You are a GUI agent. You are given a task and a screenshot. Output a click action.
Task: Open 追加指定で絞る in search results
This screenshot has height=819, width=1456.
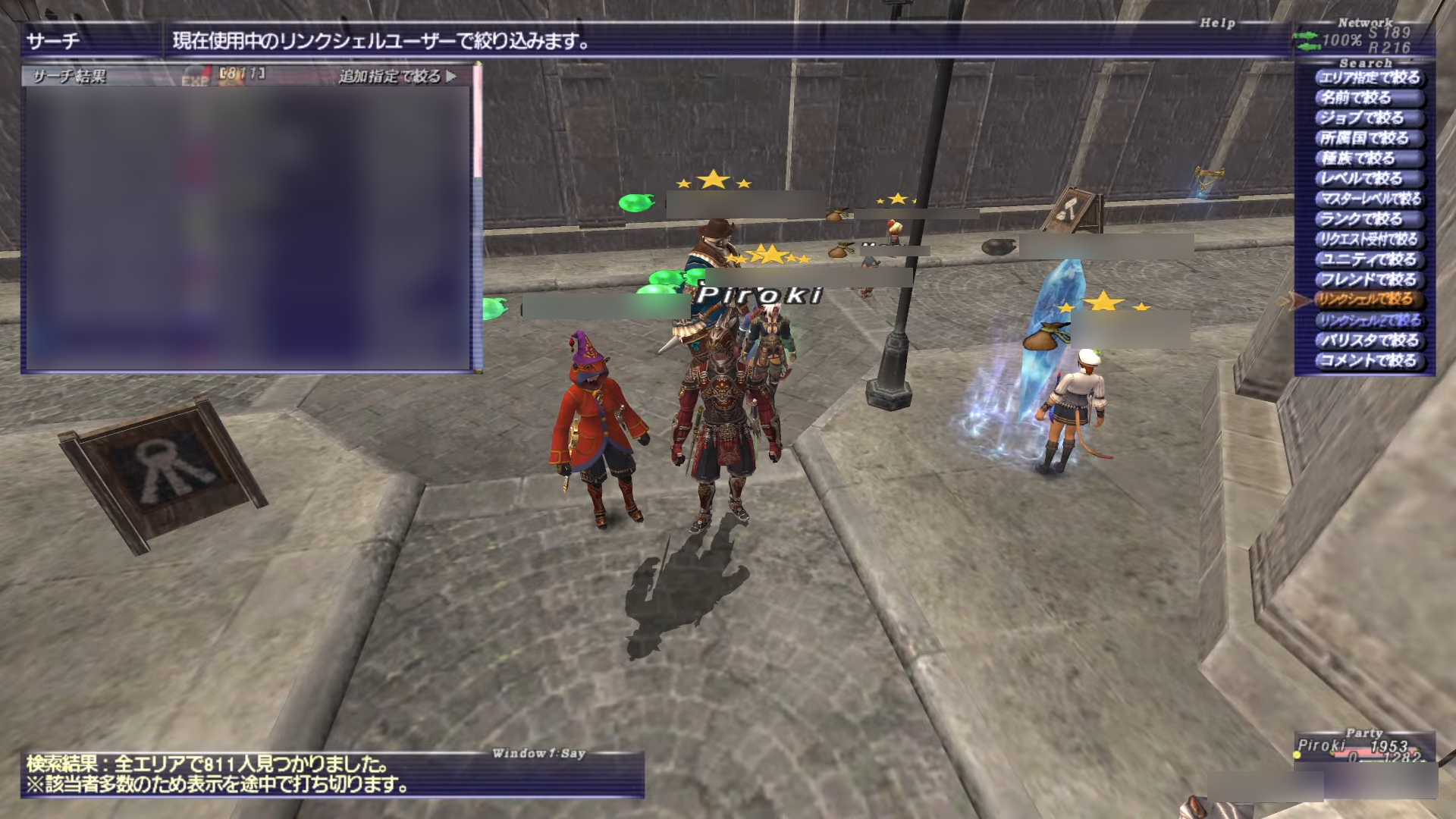[397, 77]
